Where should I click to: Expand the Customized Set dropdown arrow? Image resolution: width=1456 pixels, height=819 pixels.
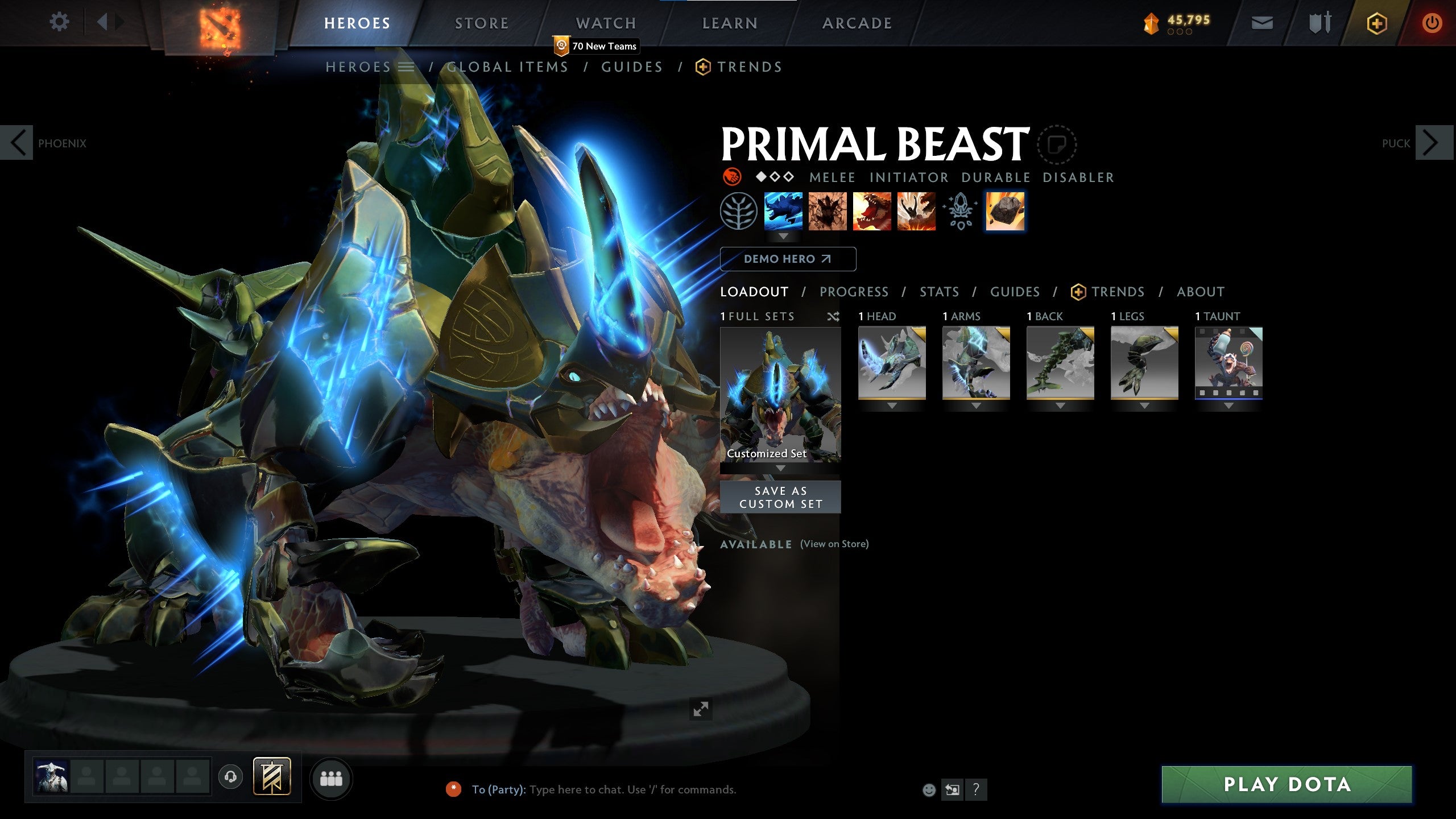click(780, 468)
